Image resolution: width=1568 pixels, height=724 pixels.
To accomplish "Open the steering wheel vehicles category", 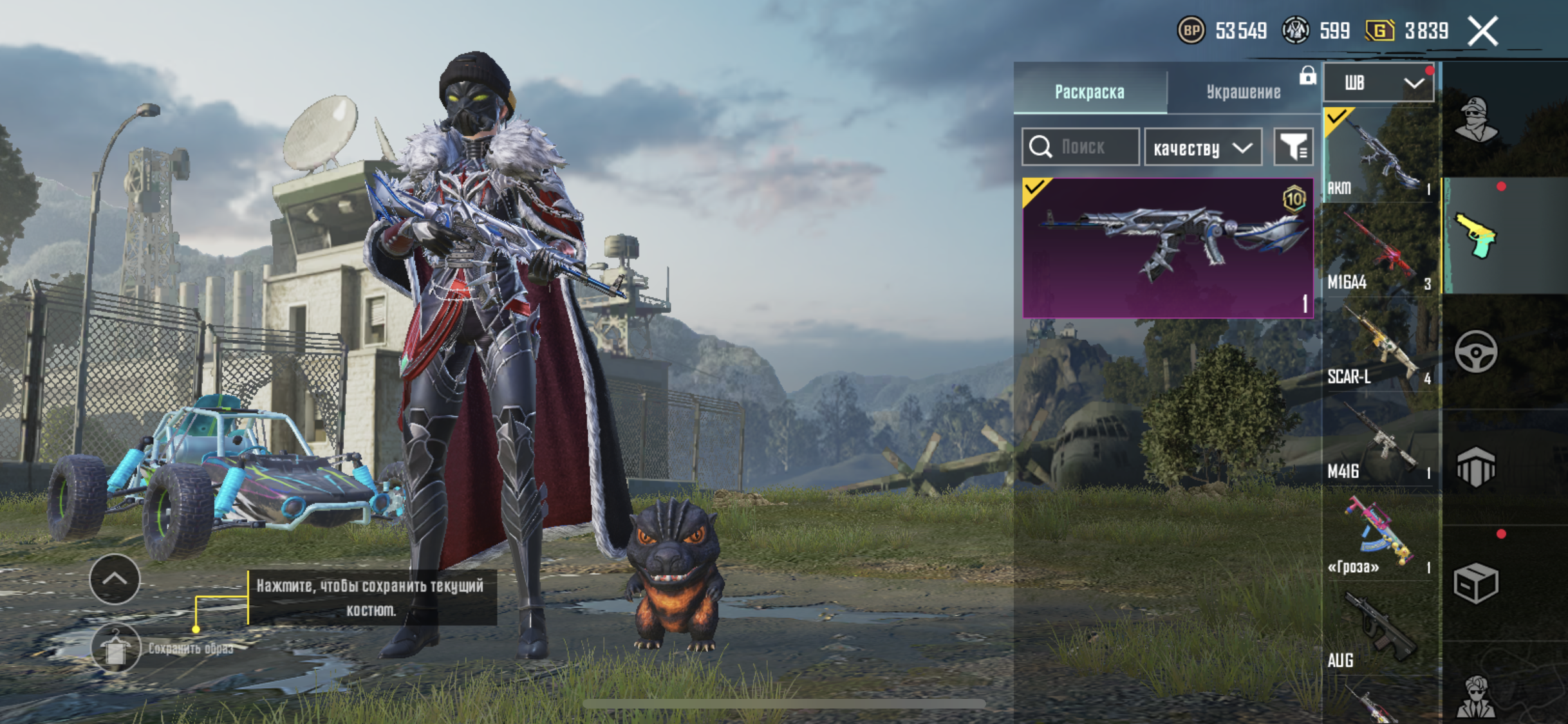I will [1475, 352].
